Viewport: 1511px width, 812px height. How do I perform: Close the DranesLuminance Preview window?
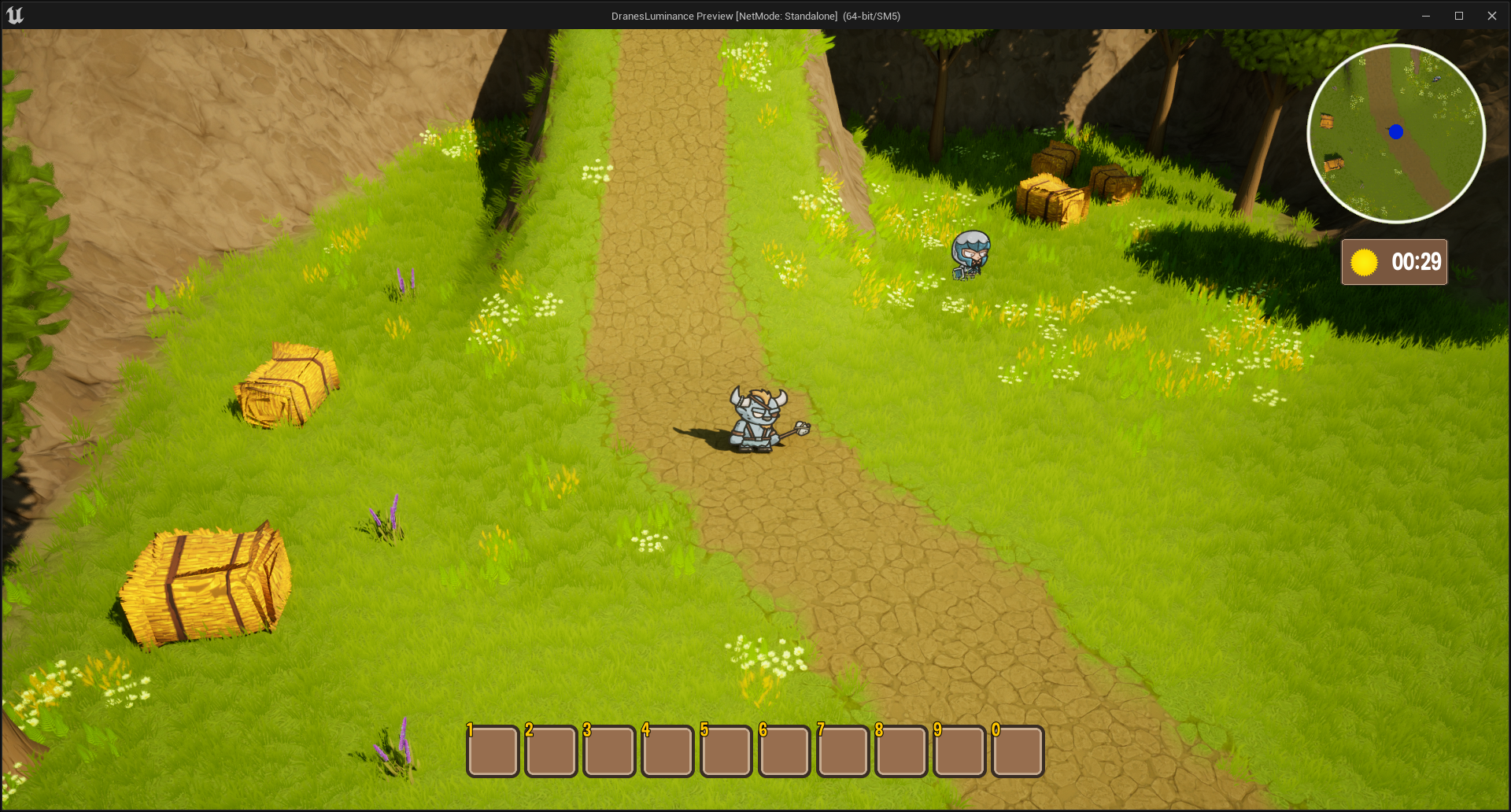pyautogui.click(x=1491, y=16)
